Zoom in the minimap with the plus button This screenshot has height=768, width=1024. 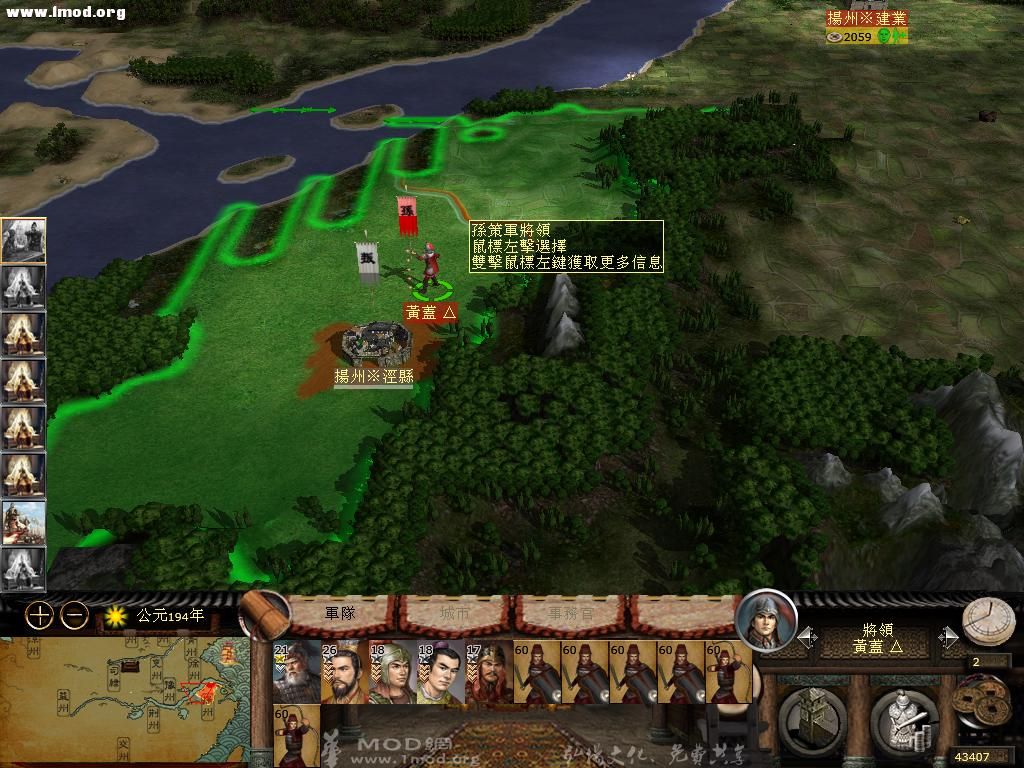pos(40,616)
